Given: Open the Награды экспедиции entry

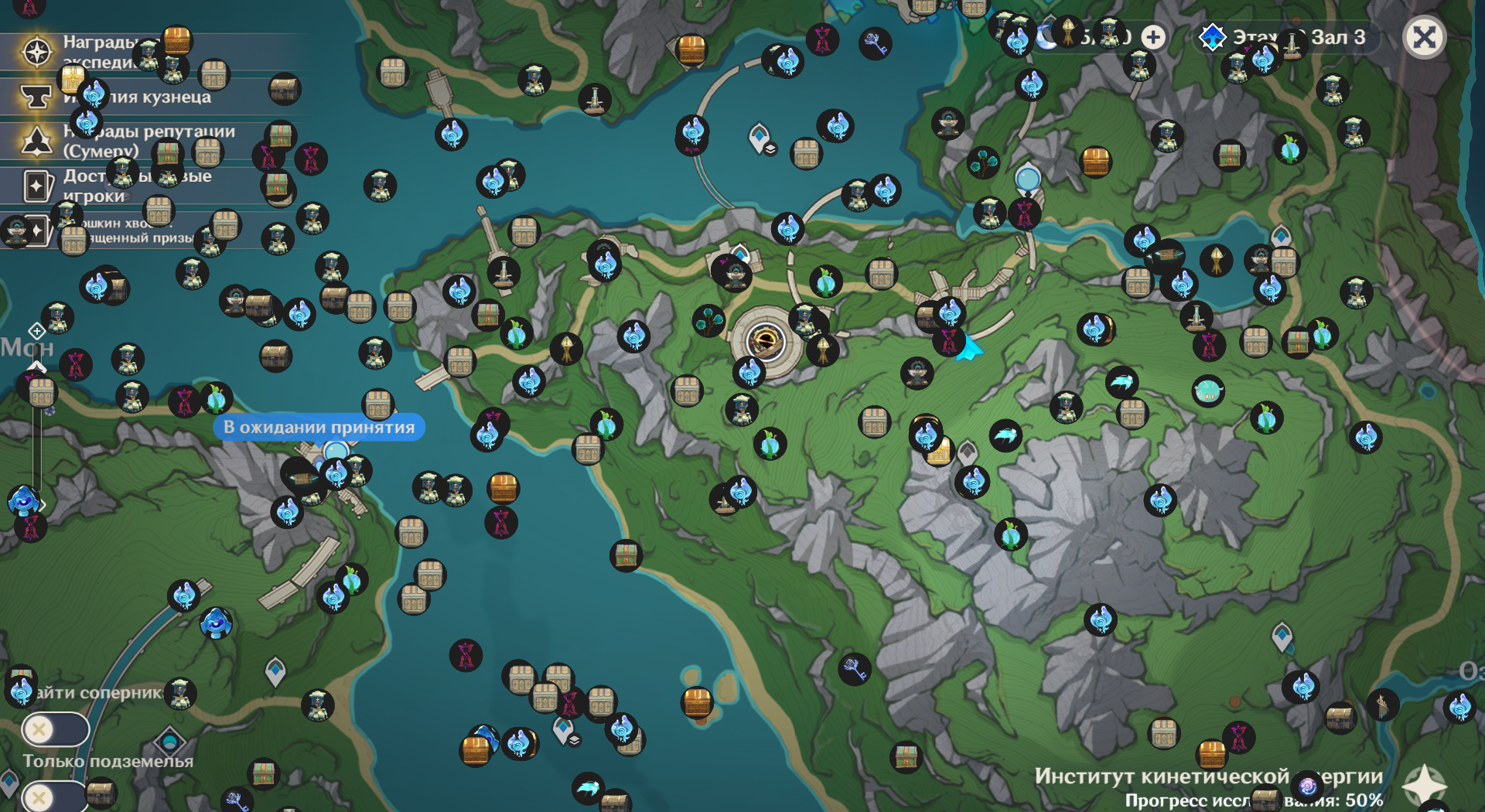Looking at the screenshot, I should [x=37, y=52].
